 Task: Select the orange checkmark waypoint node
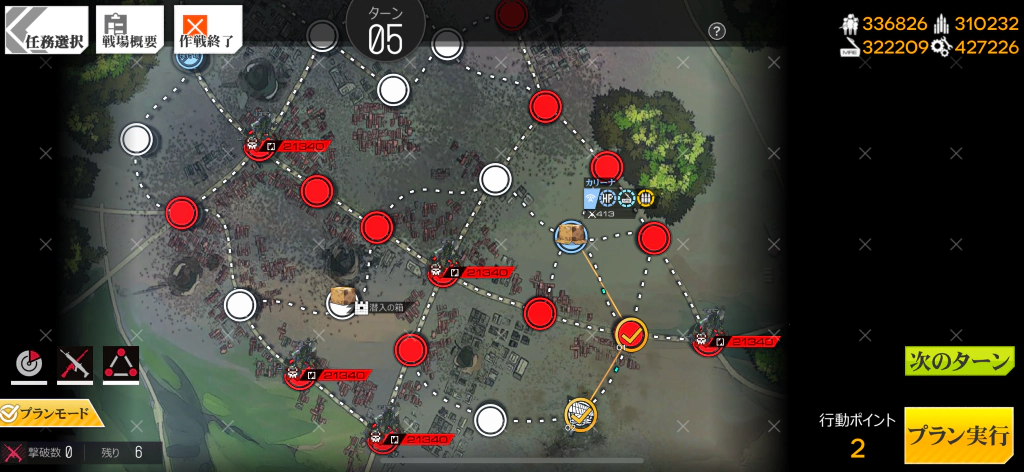click(x=631, y=333)
